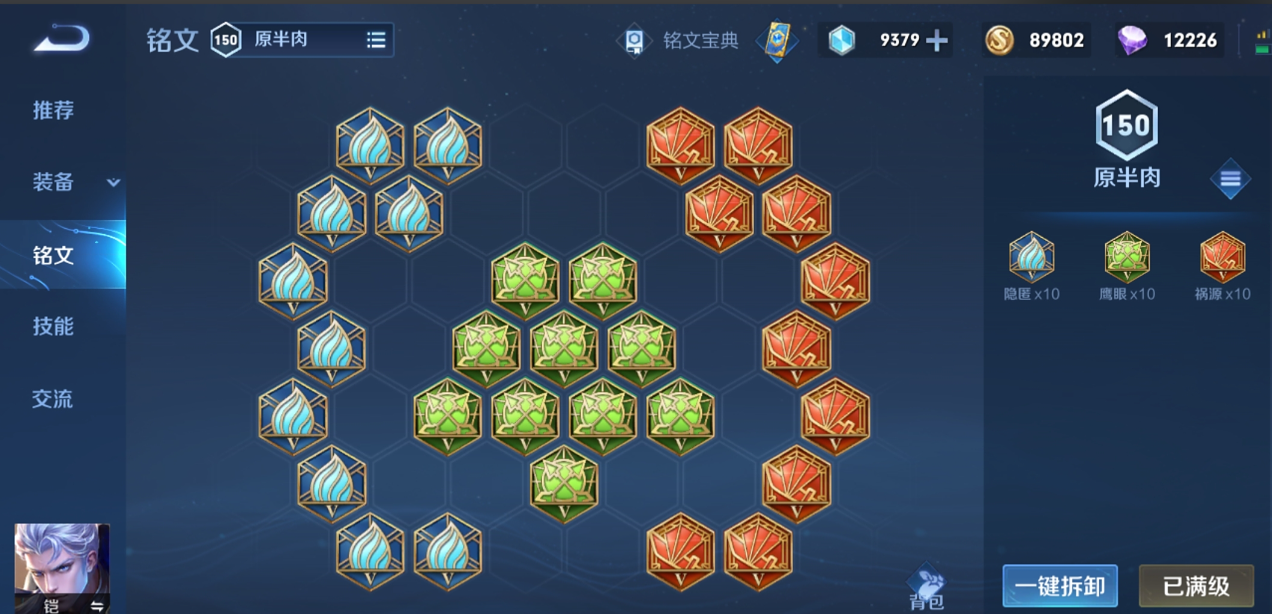Click the plus to add blue fragments

[x=937, y=40]
